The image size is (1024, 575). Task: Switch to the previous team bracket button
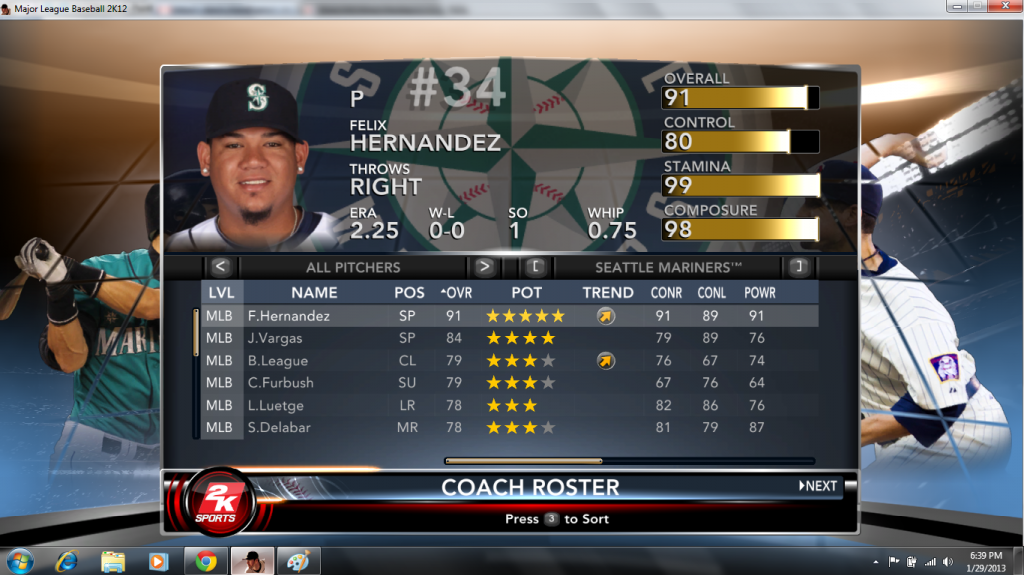tap(535, 267)
